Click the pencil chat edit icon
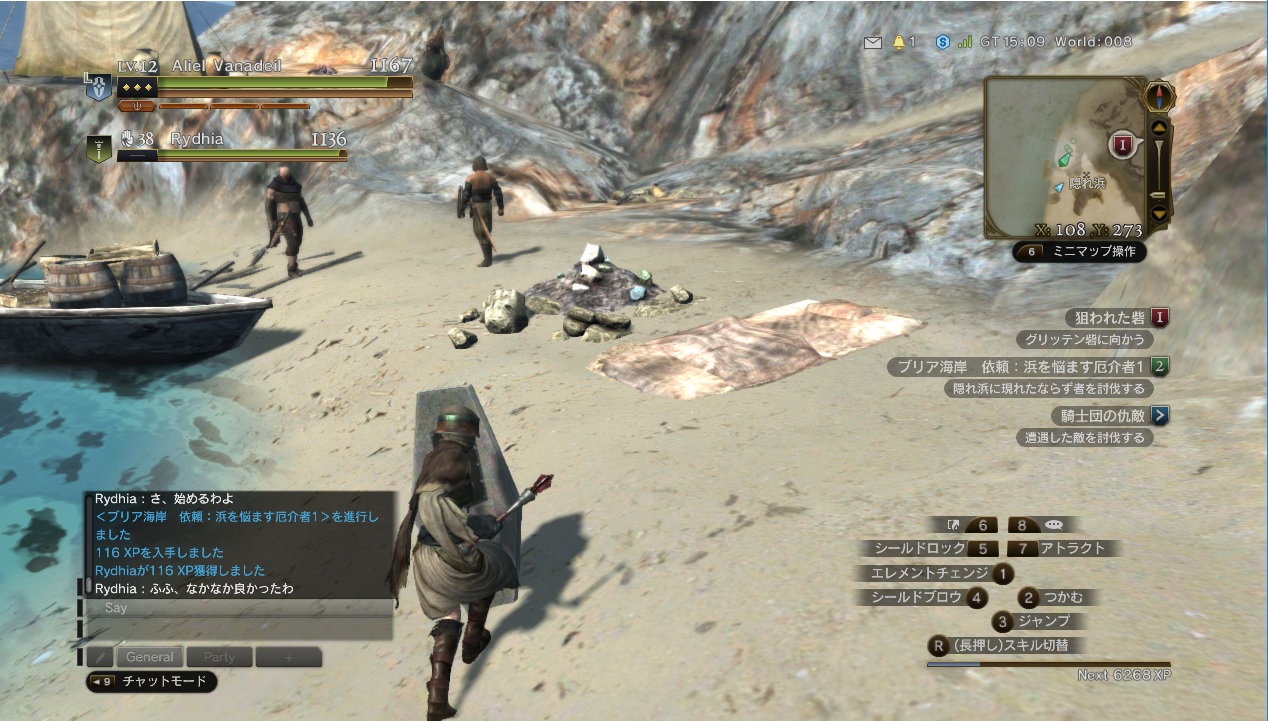Screen dimensions: 1268x721 (x=99, y=657)
